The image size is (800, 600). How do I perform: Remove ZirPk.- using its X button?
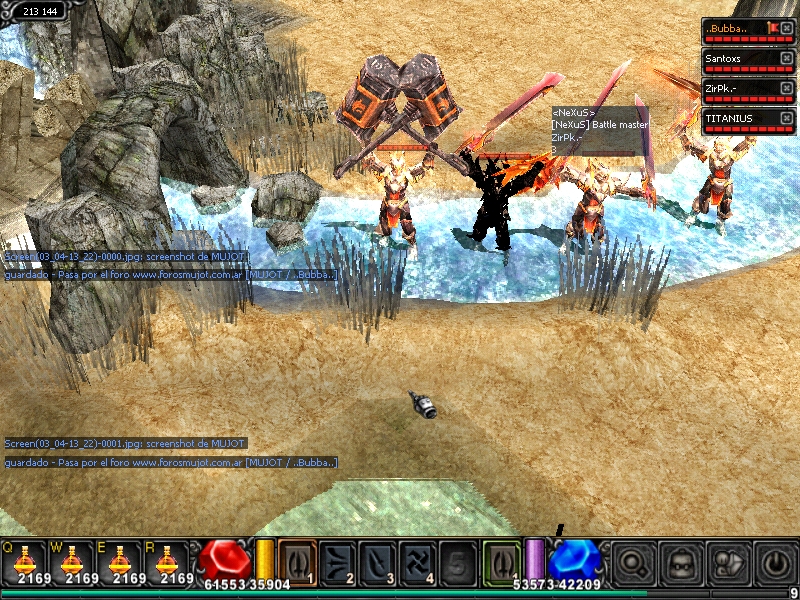pyautogui.click(x=786, y=88)
